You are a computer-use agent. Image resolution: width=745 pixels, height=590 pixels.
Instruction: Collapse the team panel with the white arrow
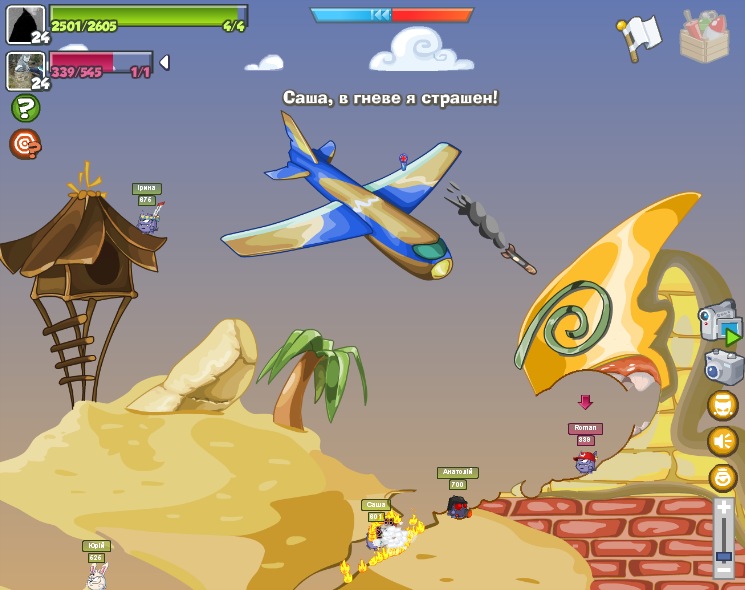tap(165, 62)
